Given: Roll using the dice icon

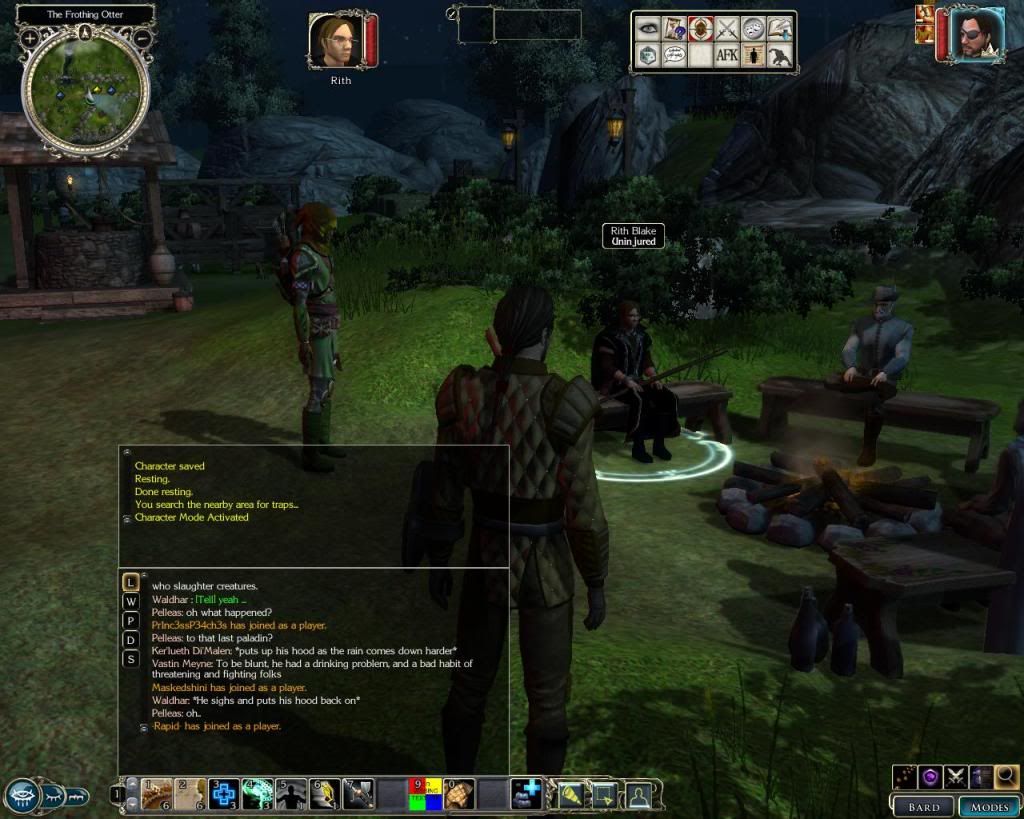Looking at the screenshot, I should 647,55.
